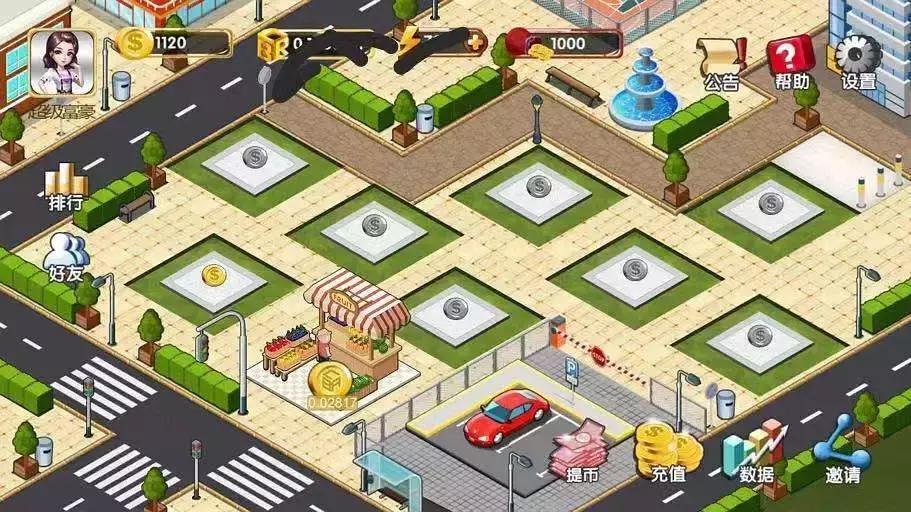Image resolution: width=911 pixels, height=512 pixels.
Task: Open the player avatar profile
Action: [x=61, y=63]
